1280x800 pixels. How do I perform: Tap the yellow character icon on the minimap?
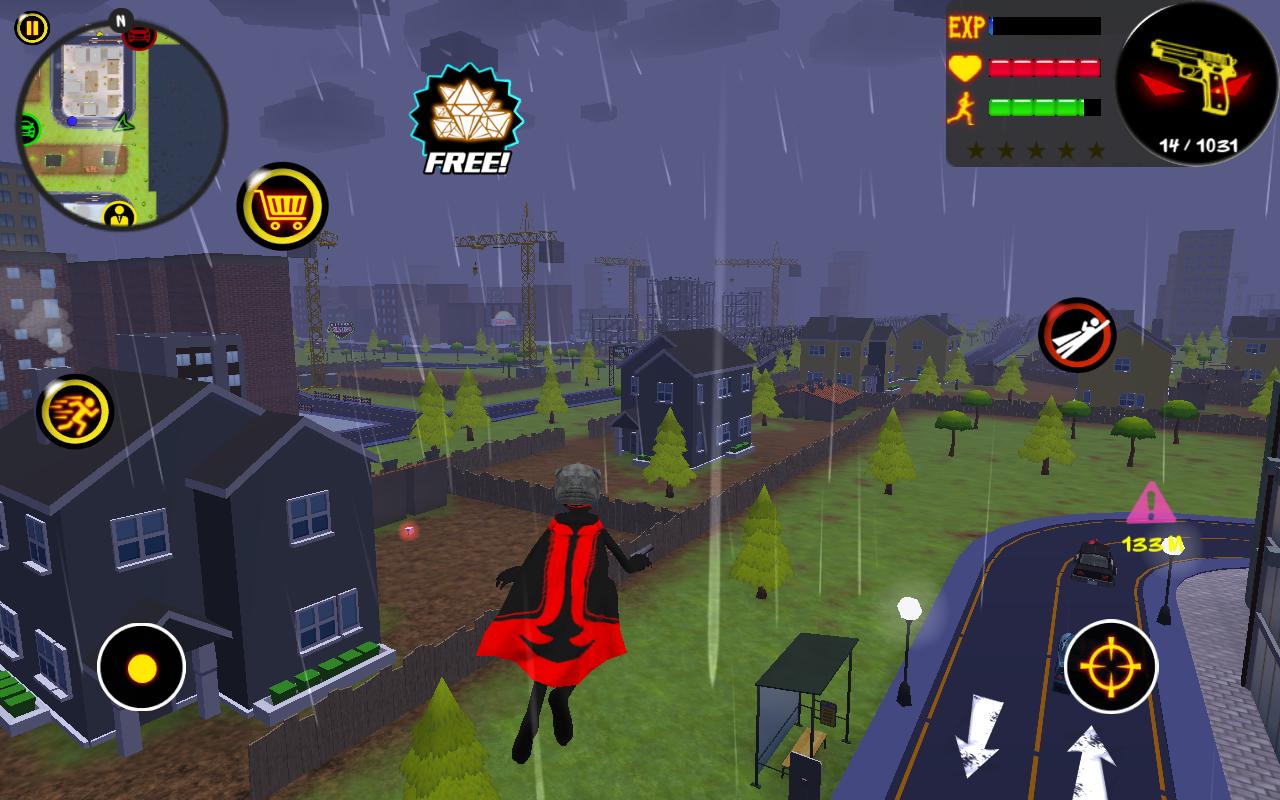(119, 214)
